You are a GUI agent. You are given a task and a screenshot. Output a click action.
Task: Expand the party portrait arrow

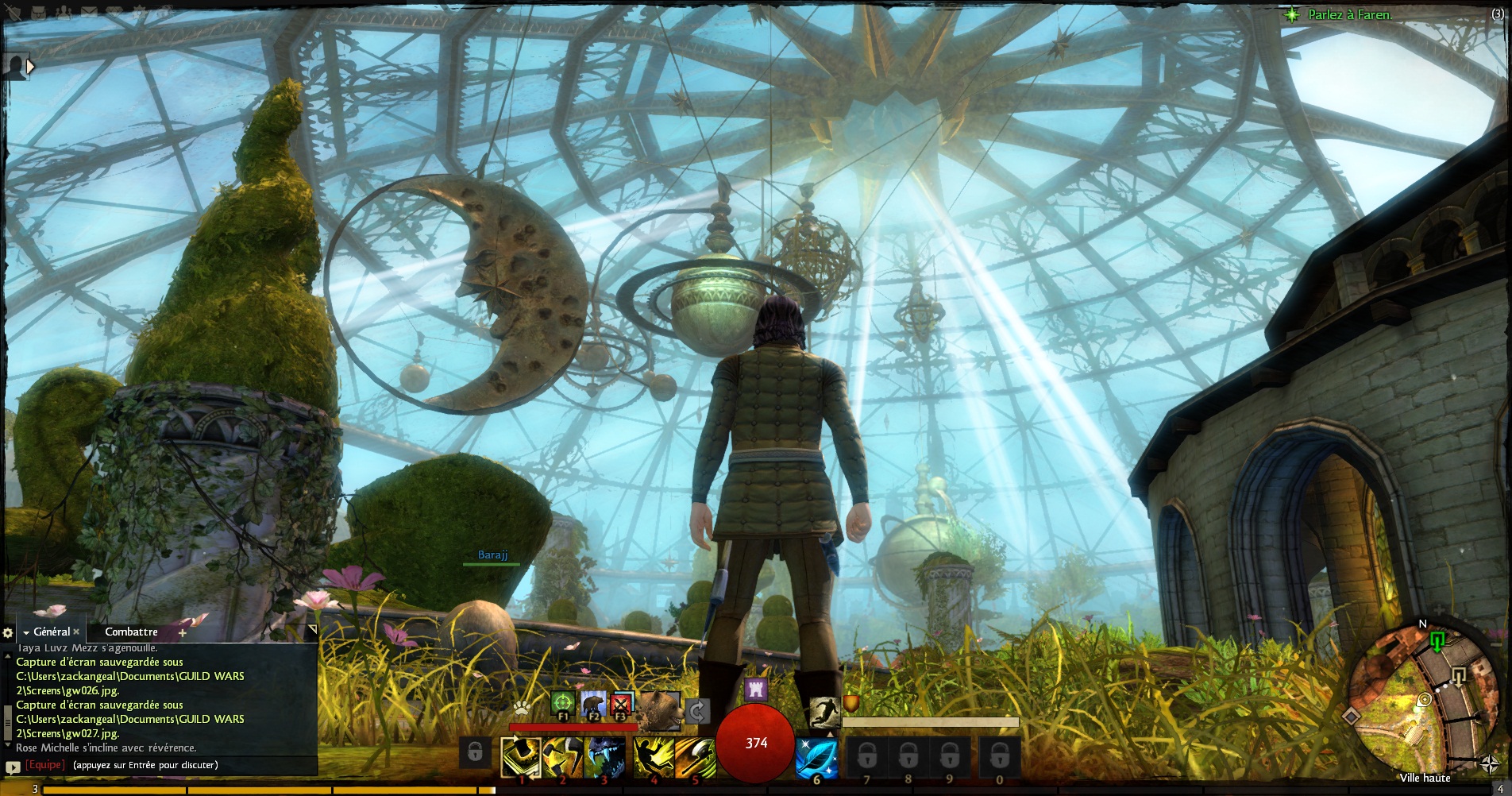(x=30, y=68)
